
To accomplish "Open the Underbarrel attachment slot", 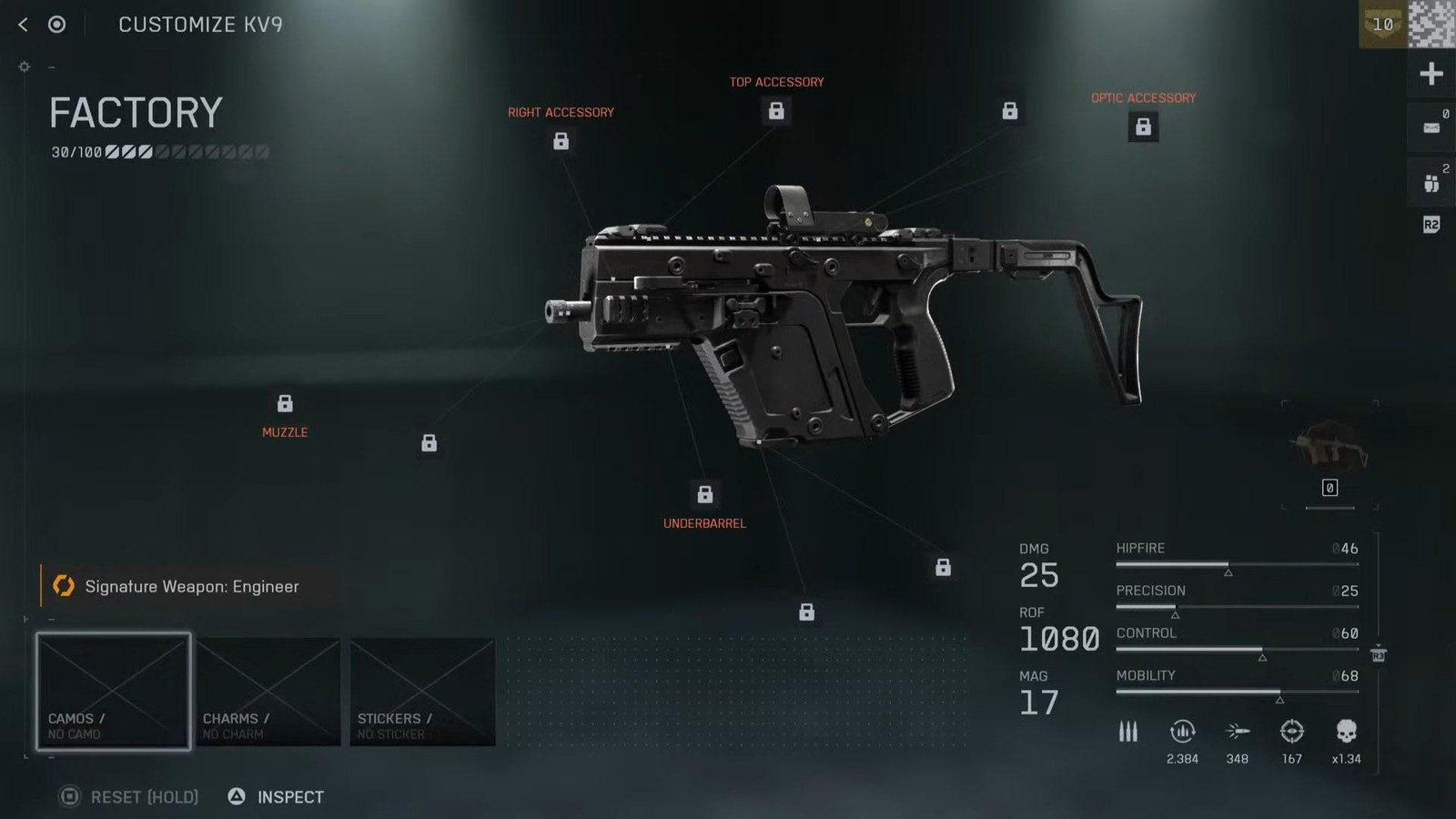I will [x=705, y=494].
